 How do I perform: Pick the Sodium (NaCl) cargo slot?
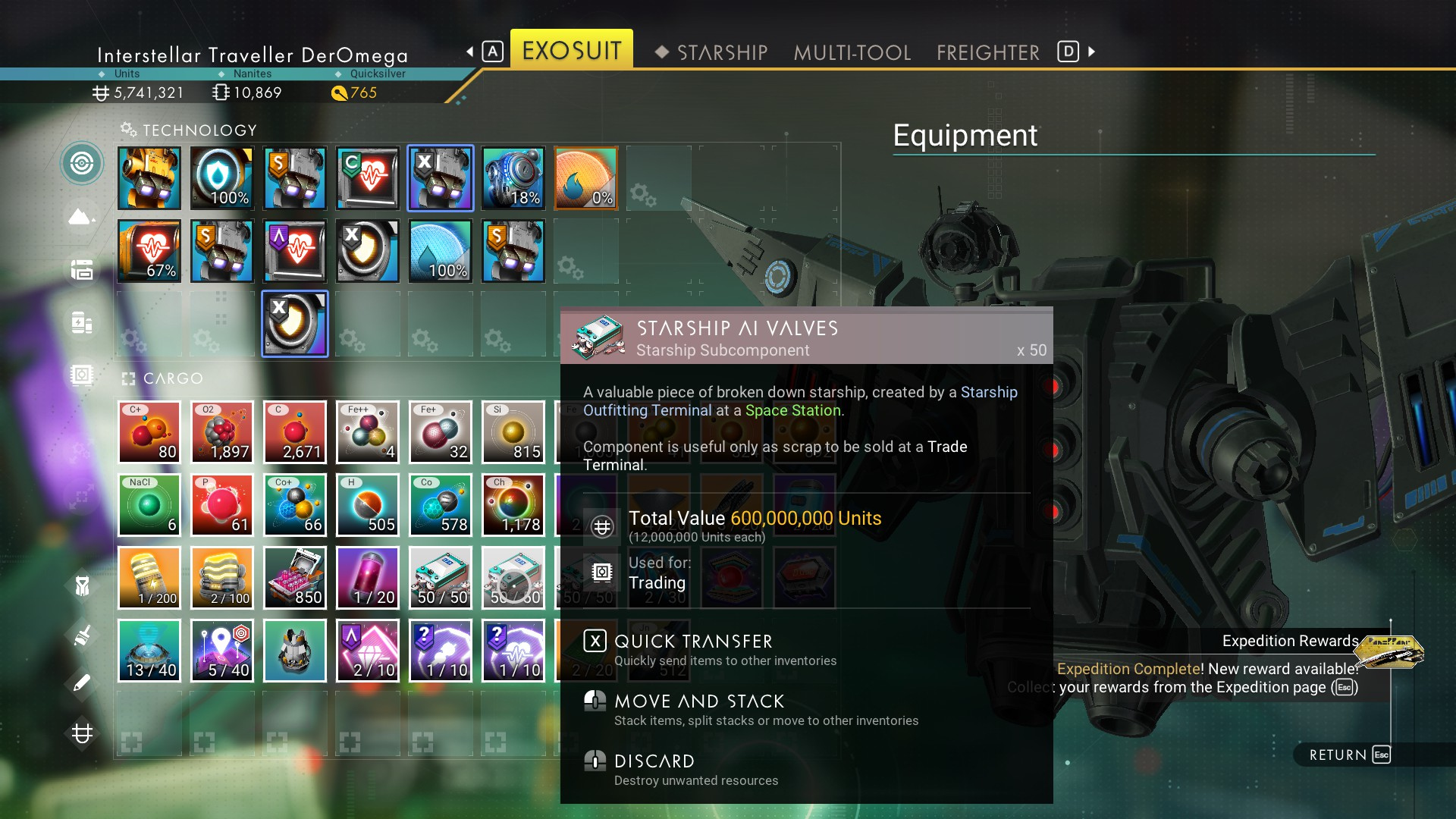tap(149, 505)
